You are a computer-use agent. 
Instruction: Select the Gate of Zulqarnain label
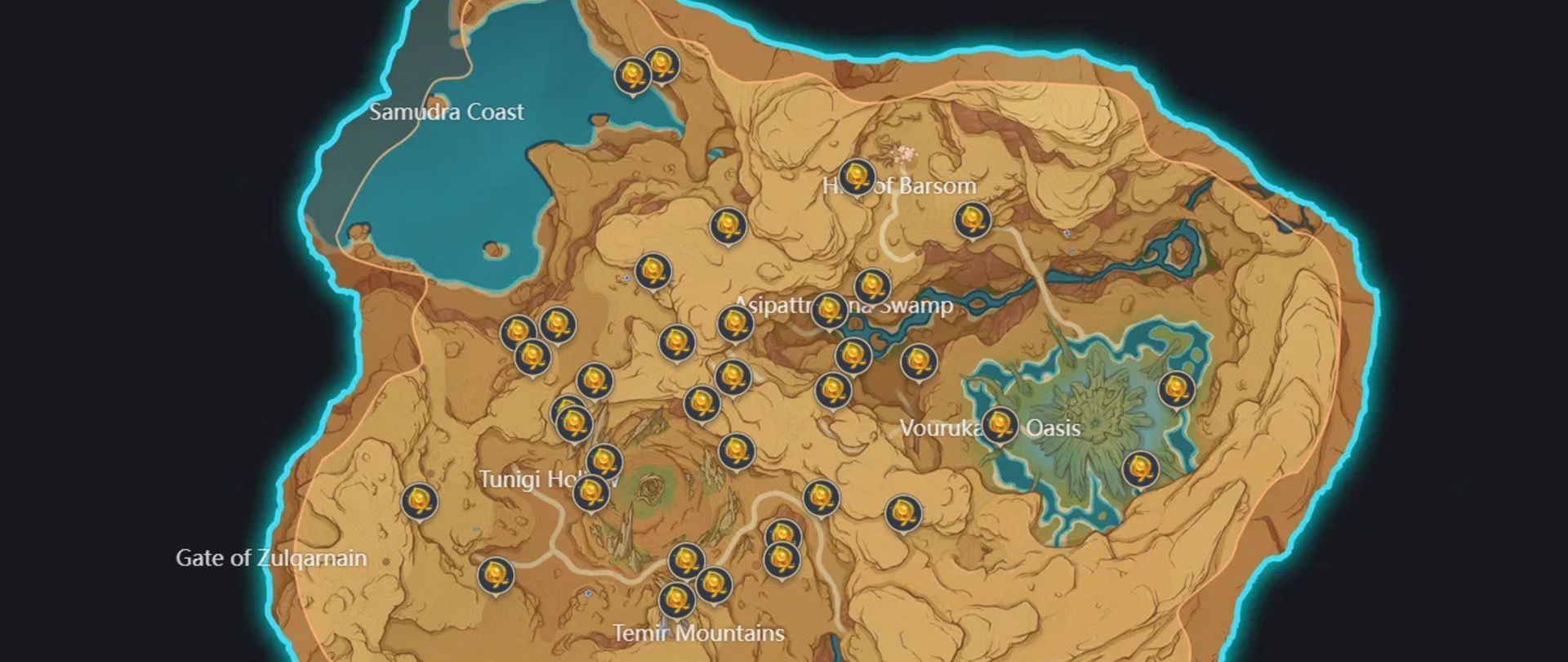[x=271, y=559]
